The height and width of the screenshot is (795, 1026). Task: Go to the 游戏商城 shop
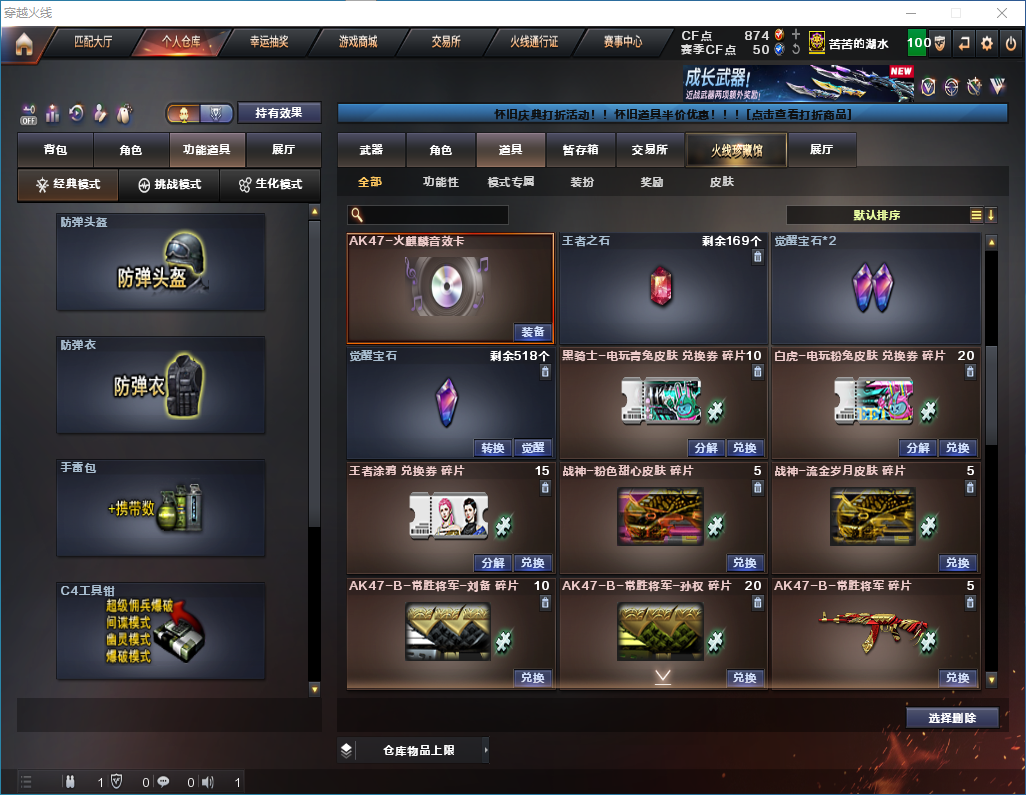click(x=357, y=42)
